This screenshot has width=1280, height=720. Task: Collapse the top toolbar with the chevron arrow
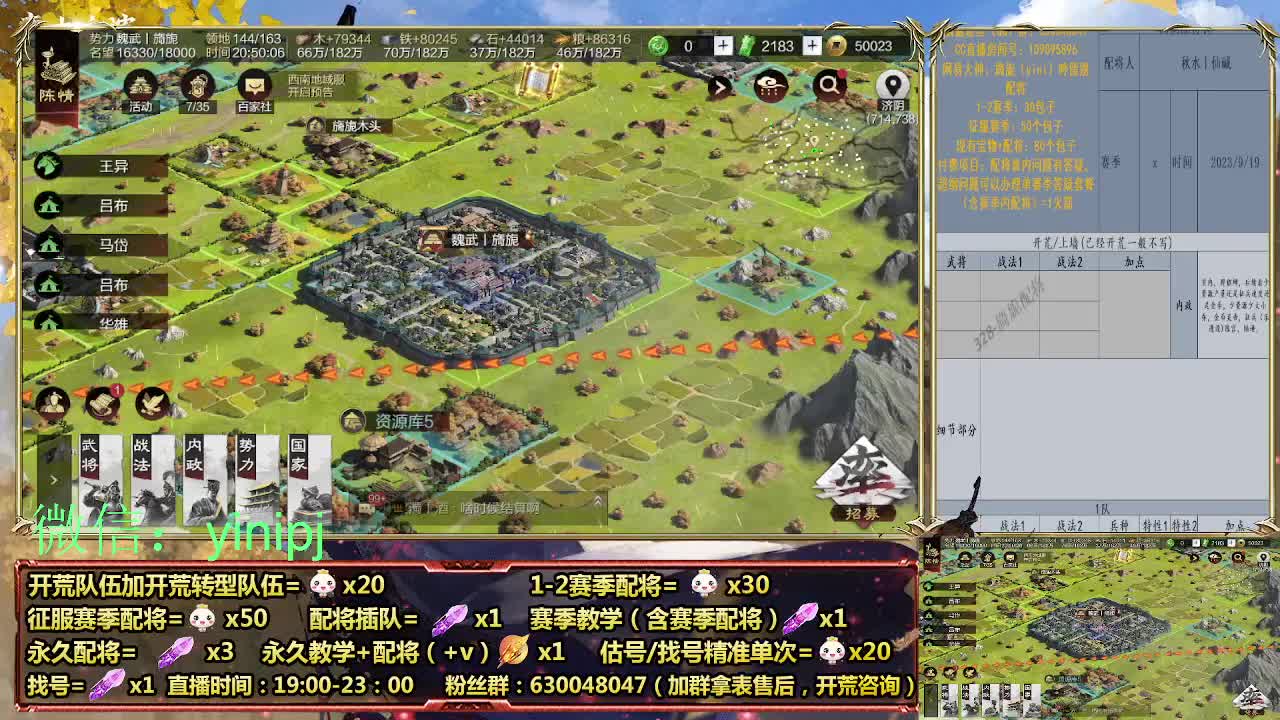[x=721, y=87]
